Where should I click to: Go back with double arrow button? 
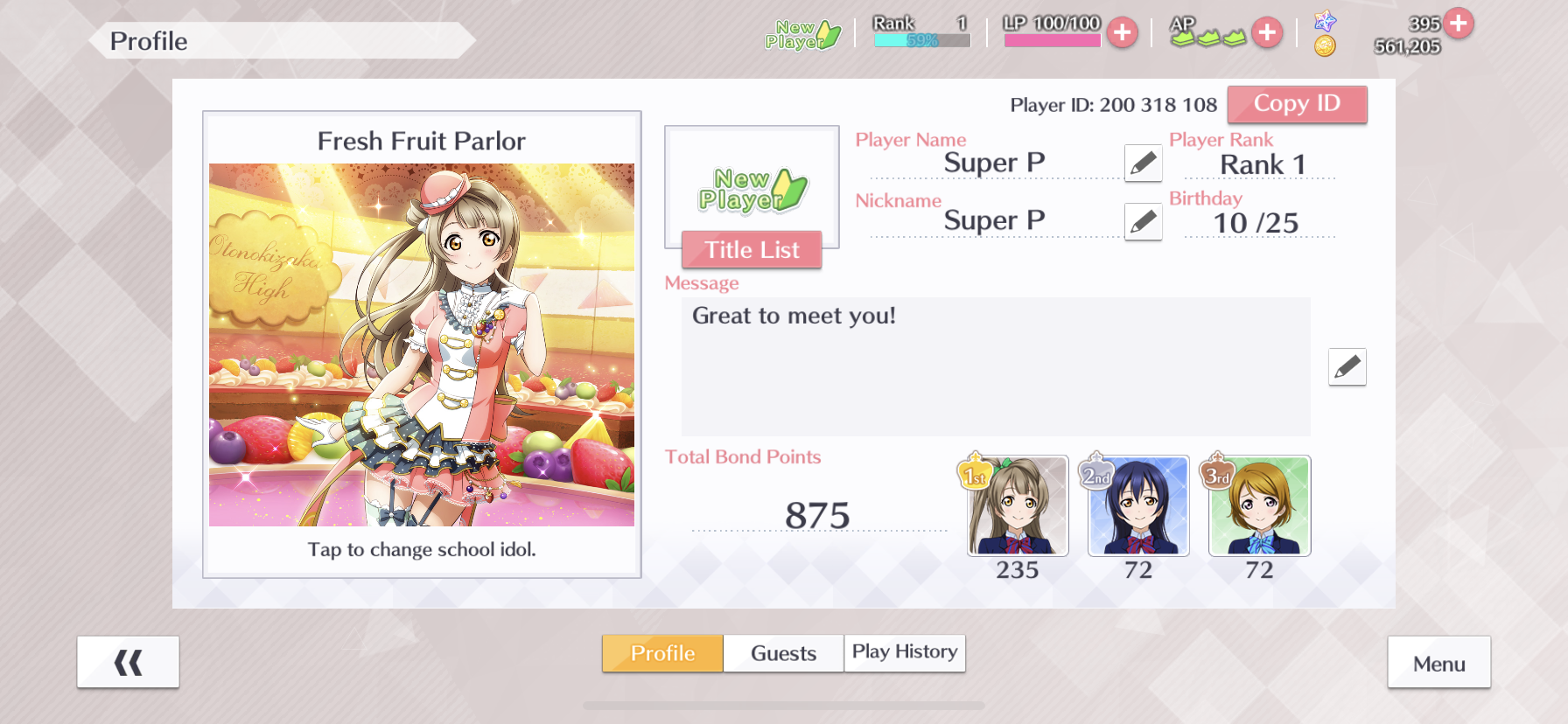[x=128, y=663]
